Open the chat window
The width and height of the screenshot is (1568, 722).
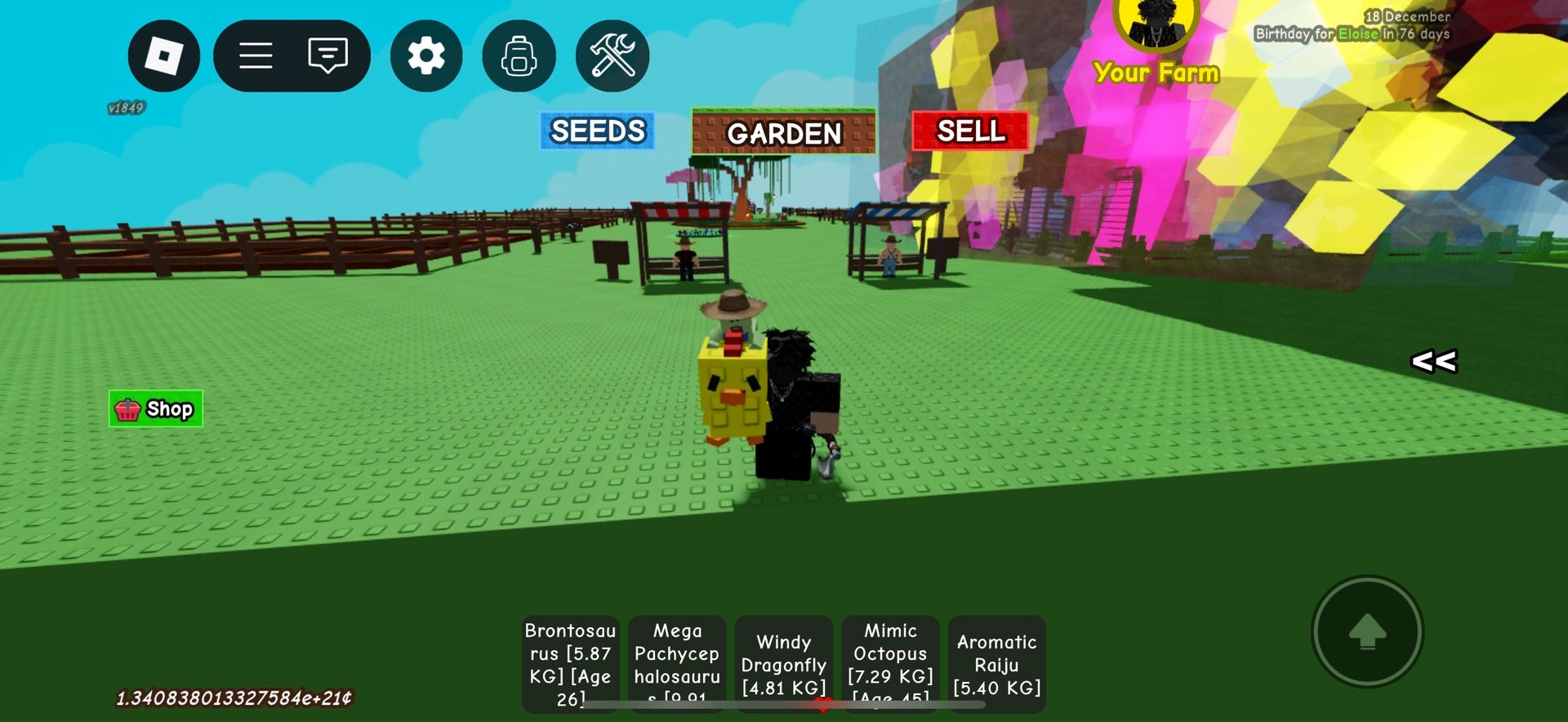(327, 56)
